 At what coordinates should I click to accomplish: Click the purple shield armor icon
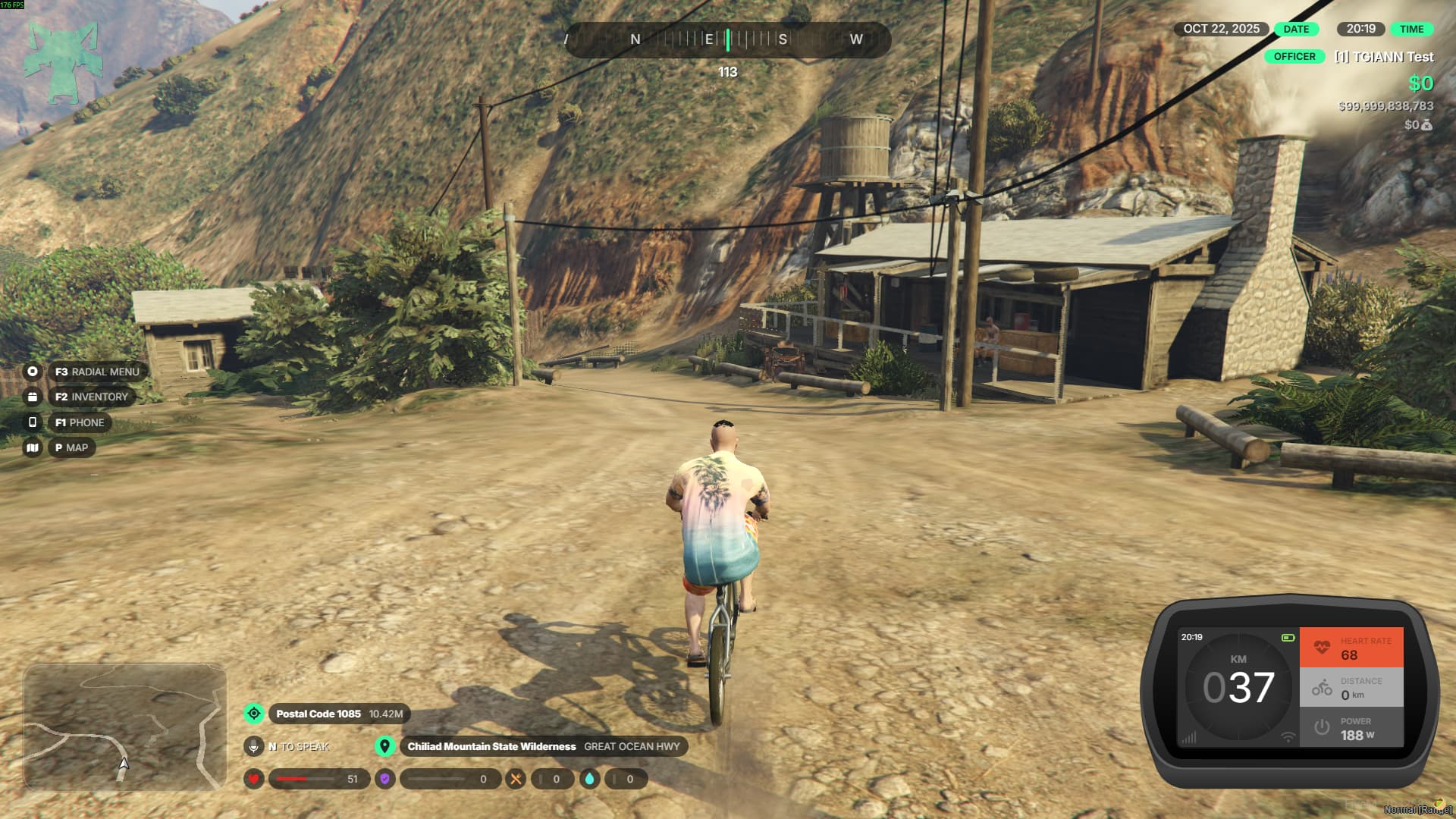[385, 779]
